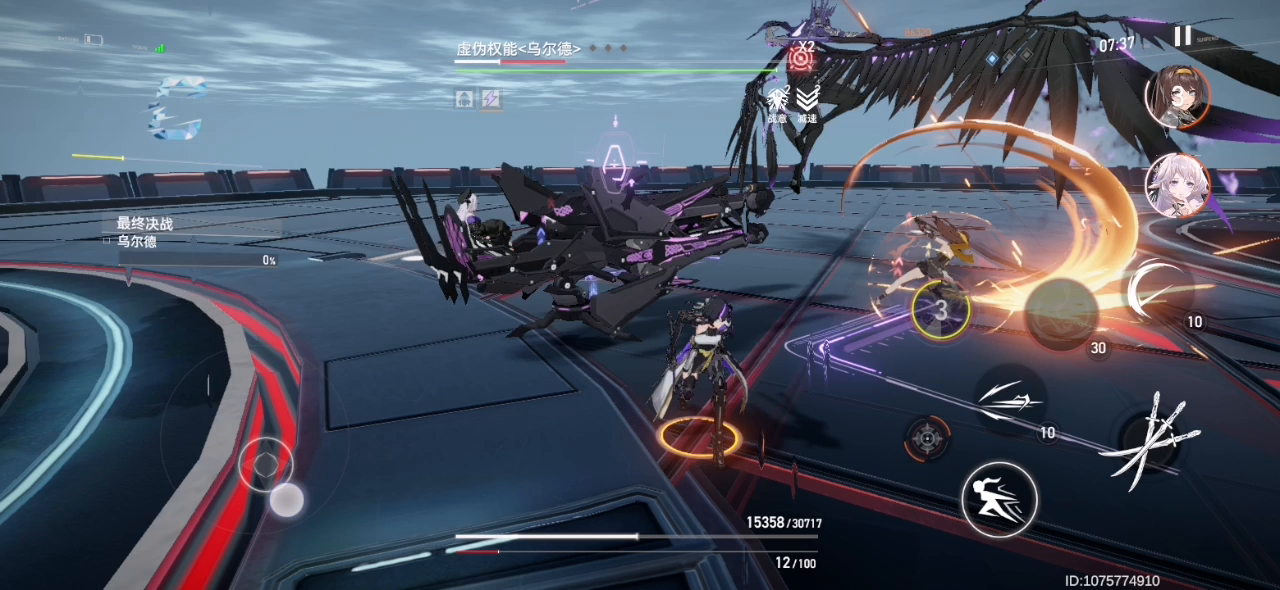Tap the target lock-on crosshair icon
The image size is (1280, 590).
coord(927,438)
